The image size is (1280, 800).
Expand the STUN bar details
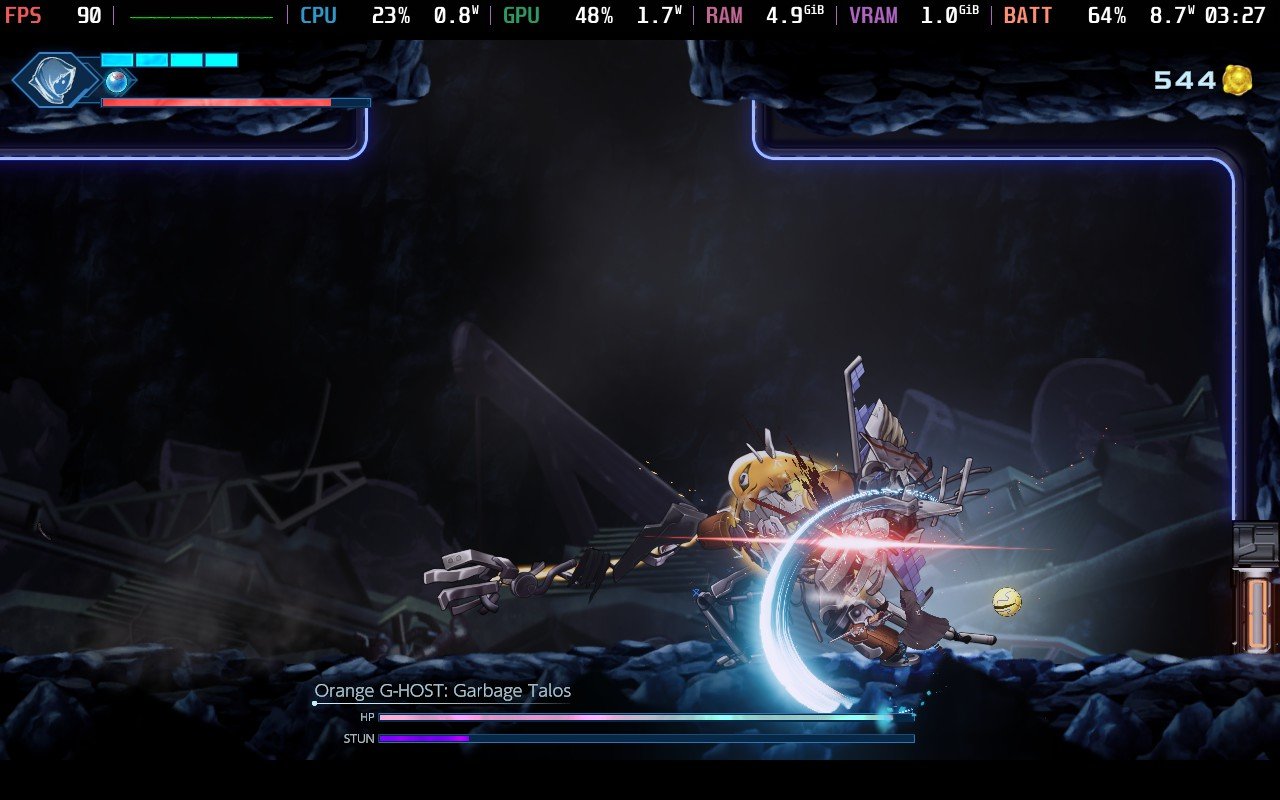650,738
